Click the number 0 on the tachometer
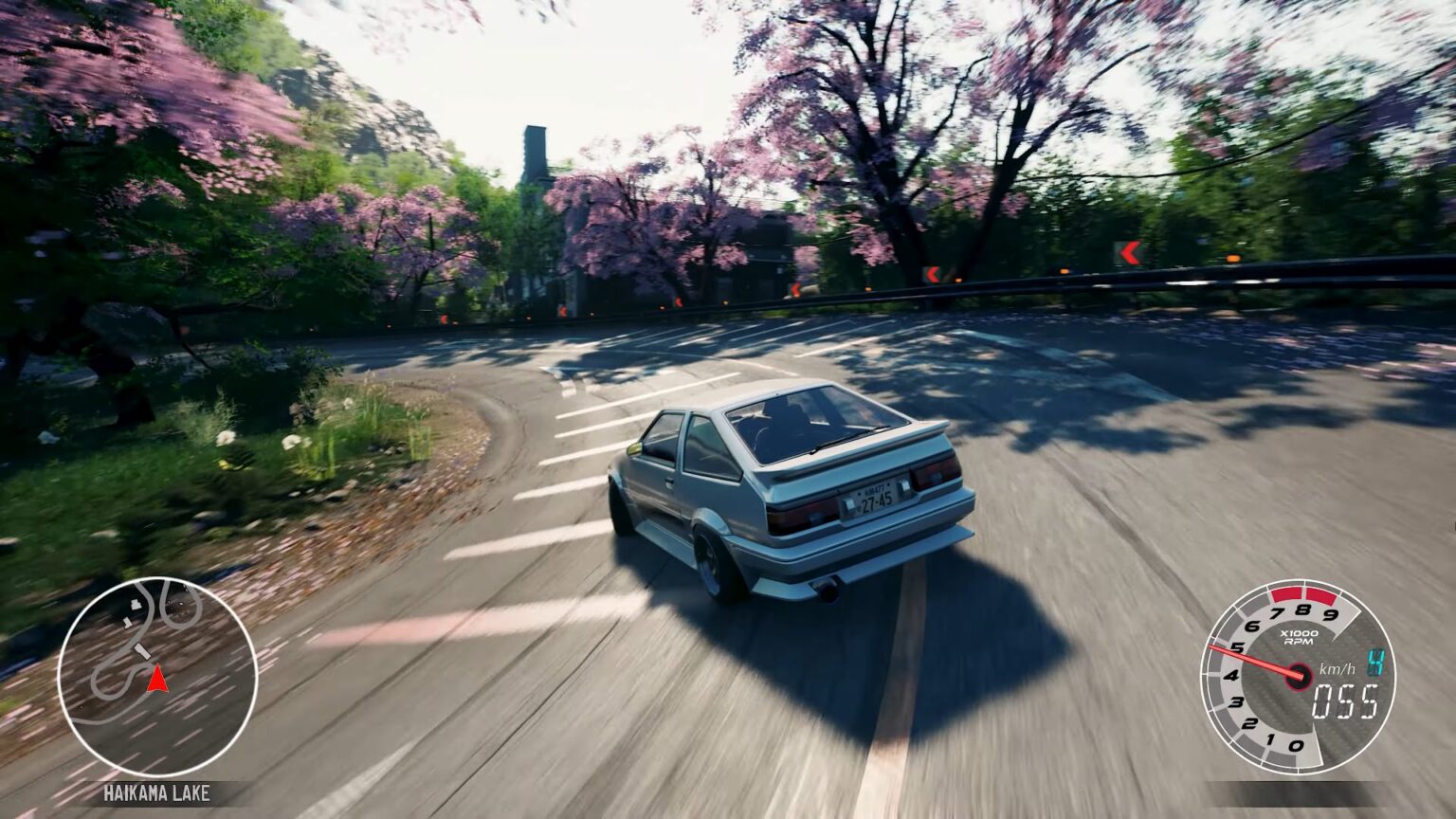 (1298, 744)
